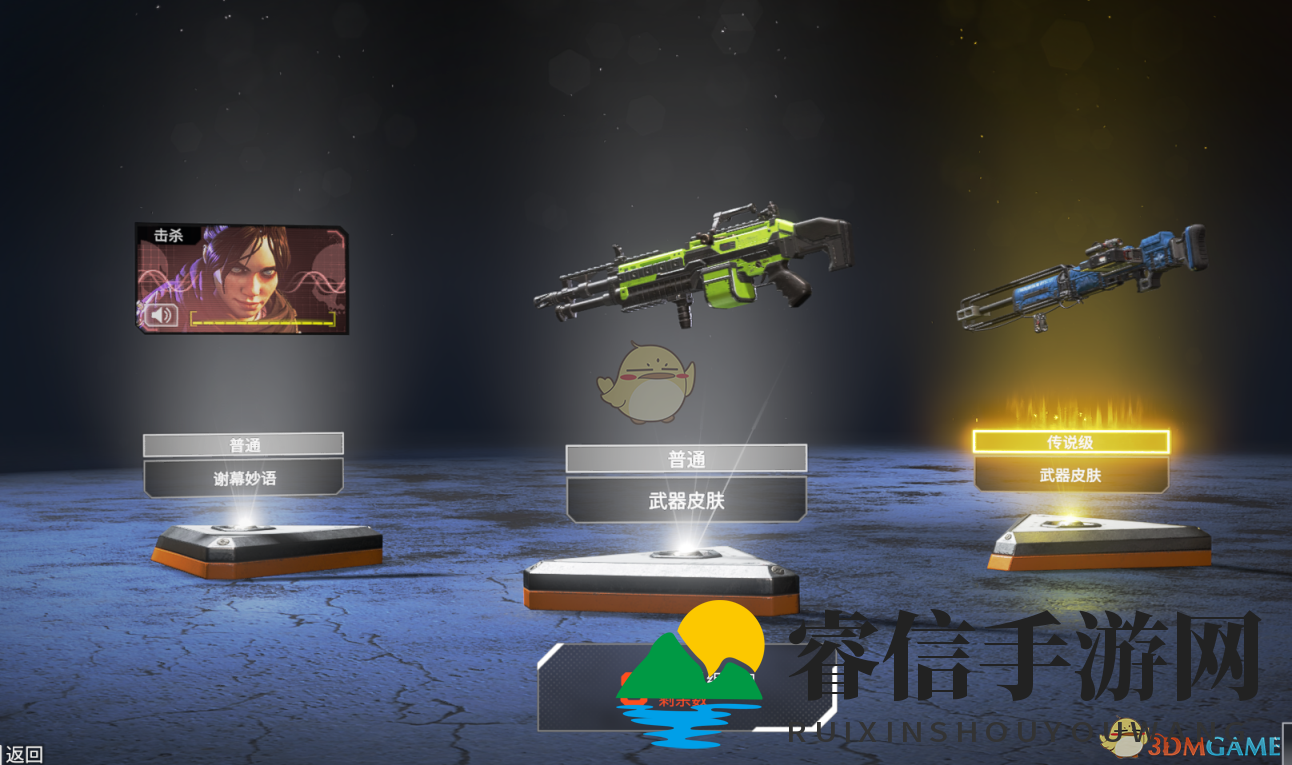1292x765 pixels.
Task: Click the middle 武器皮肤 reward label
Action: click(687, 499)
